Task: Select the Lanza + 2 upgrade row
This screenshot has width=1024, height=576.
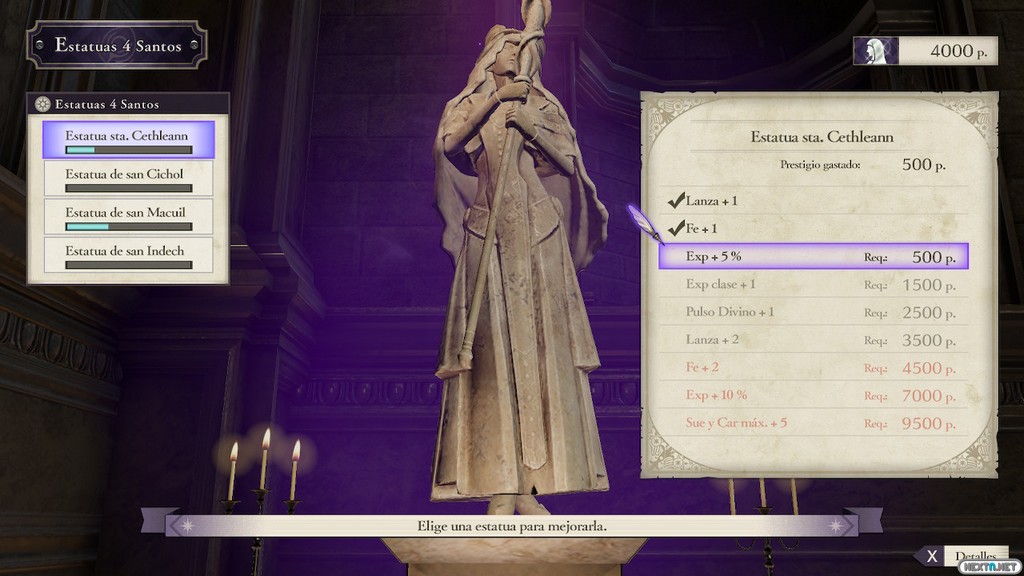Action: [x=813, y=340]
